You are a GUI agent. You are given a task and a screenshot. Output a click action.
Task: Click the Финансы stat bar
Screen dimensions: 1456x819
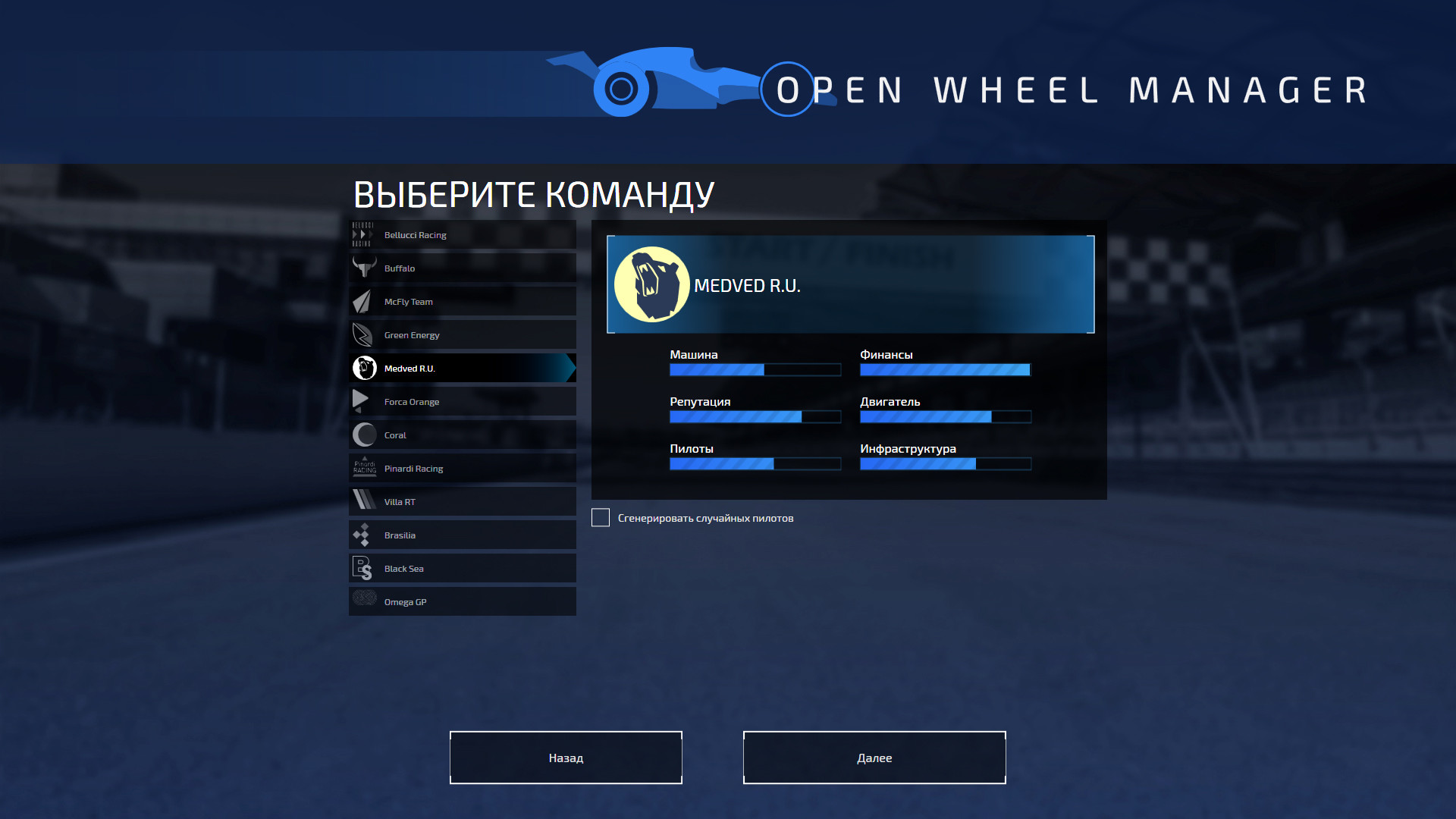[x=945, y=369]
